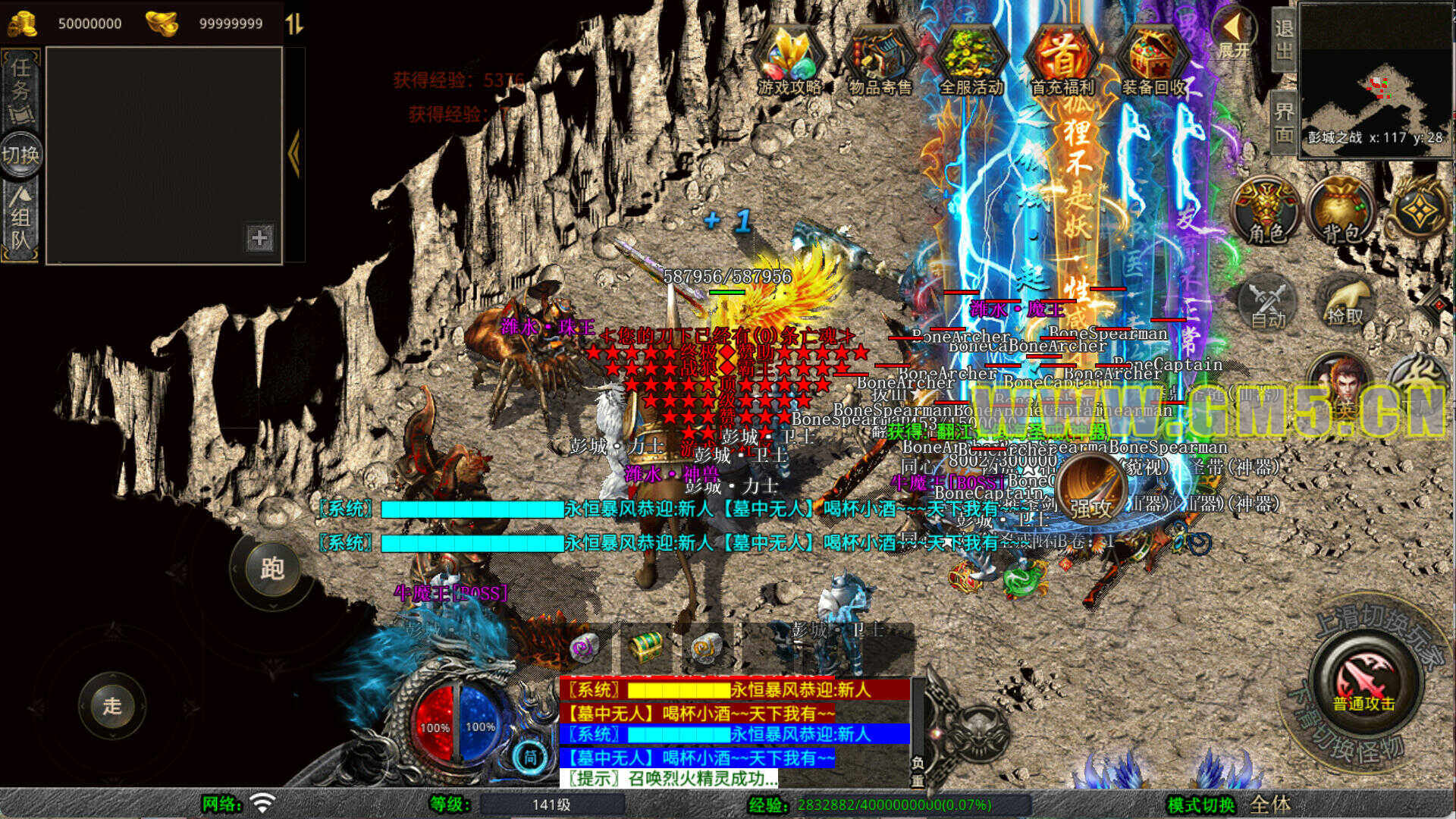Screen dimensions: 1456x819
Task: Show the 全服活动 server events
Action: coord(971,61)
